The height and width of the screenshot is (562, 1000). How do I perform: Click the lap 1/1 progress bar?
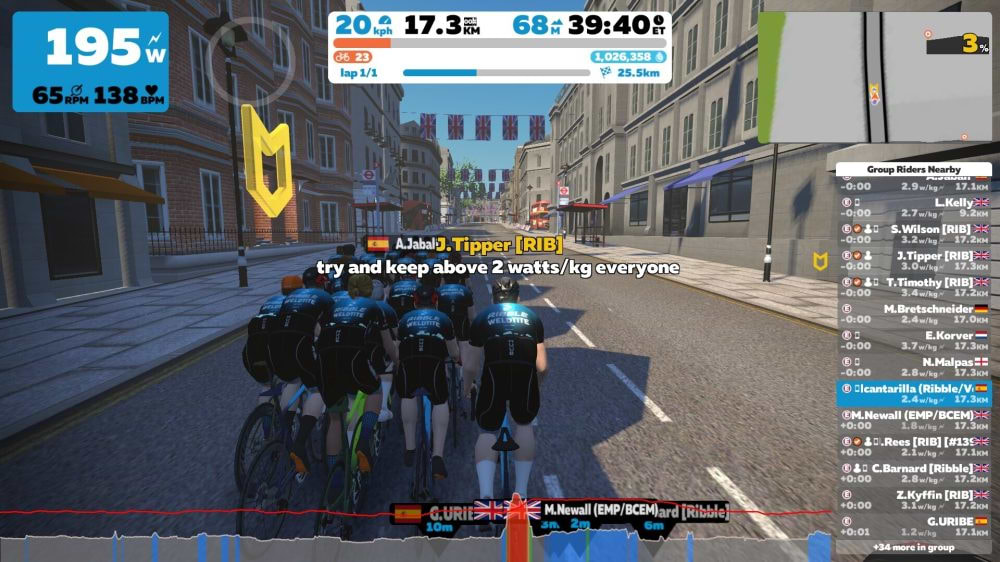[x=495, y=73]
